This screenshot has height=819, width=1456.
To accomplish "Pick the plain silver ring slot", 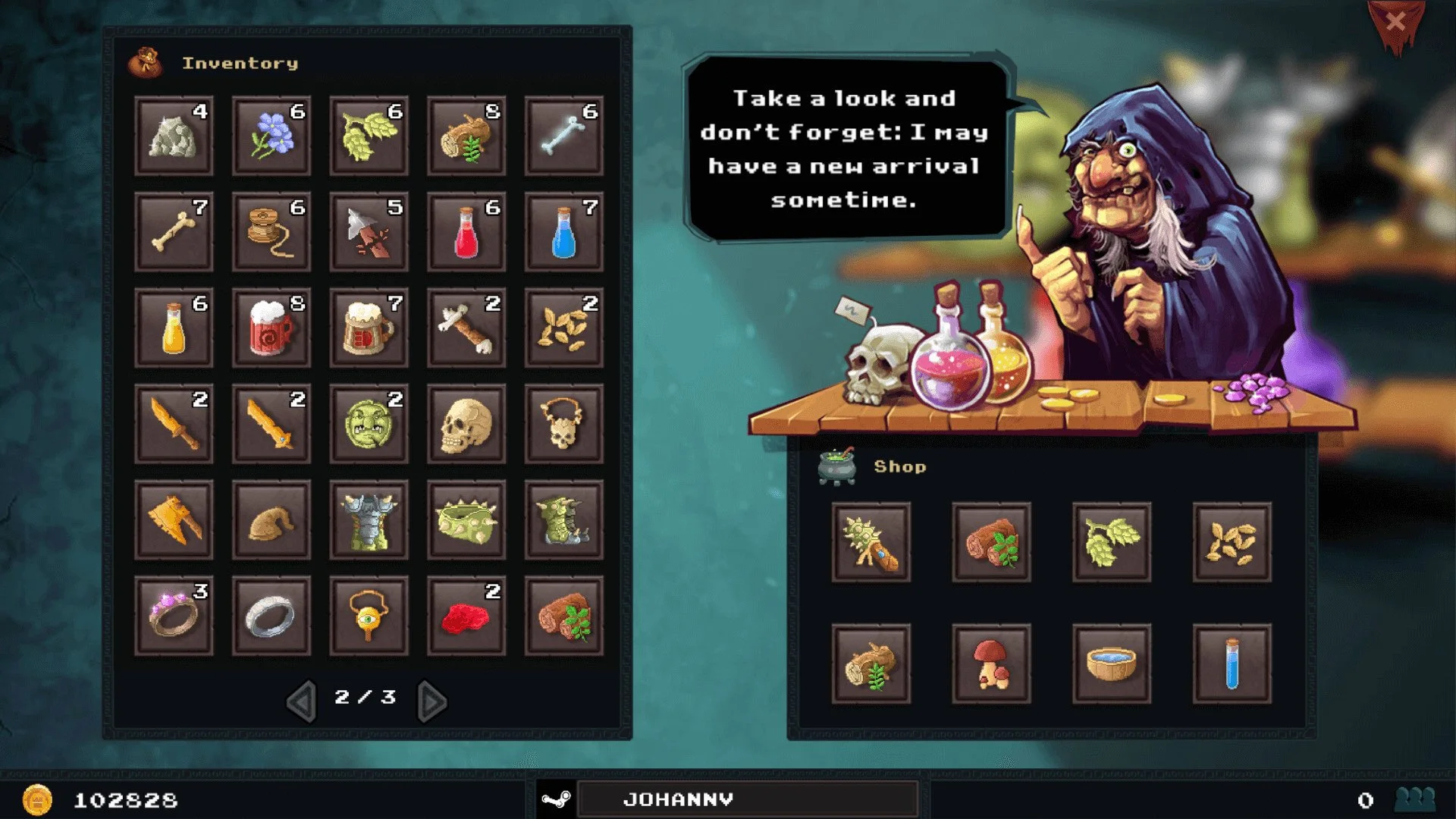I will click(x=271, y=616).
